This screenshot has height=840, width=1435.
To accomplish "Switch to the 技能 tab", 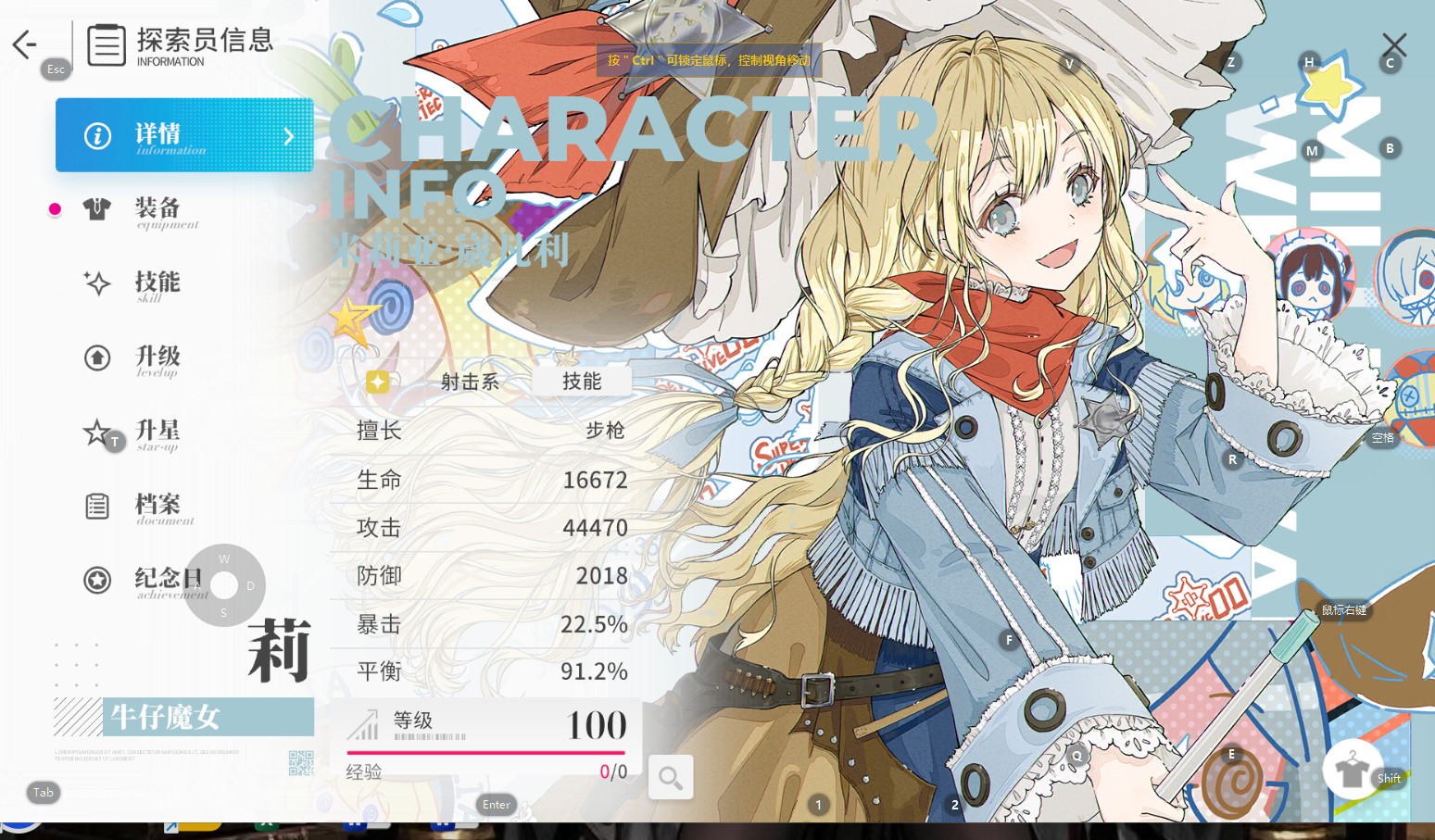I will 581,380.
